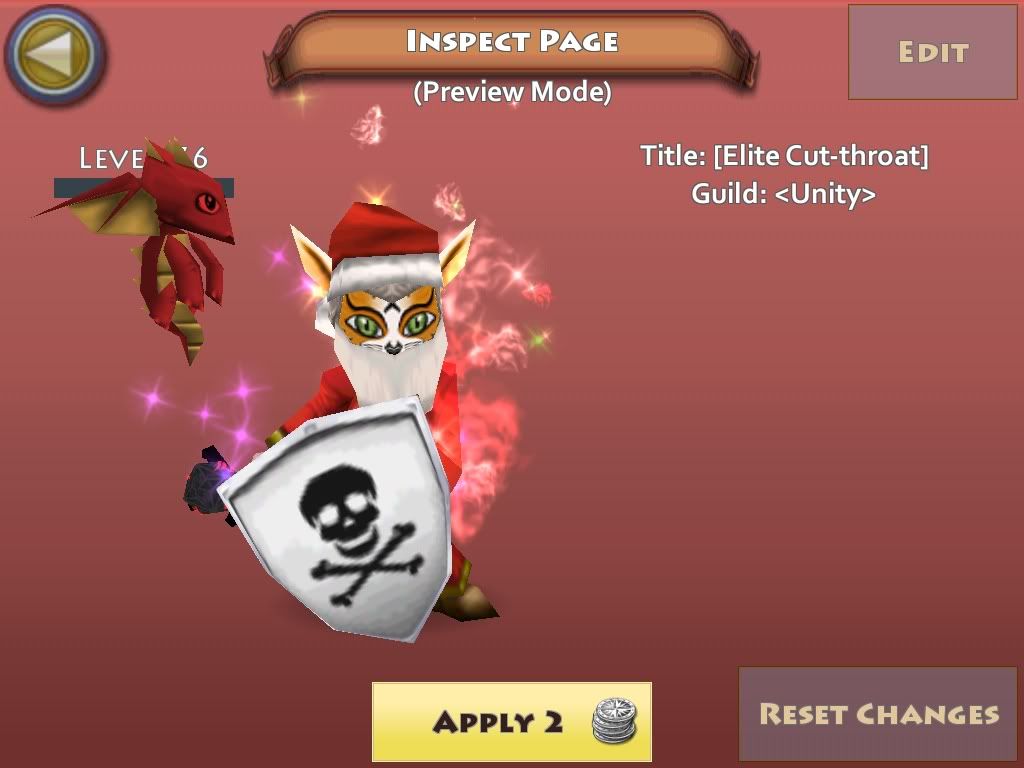Open the Edit button

(932, 52)
